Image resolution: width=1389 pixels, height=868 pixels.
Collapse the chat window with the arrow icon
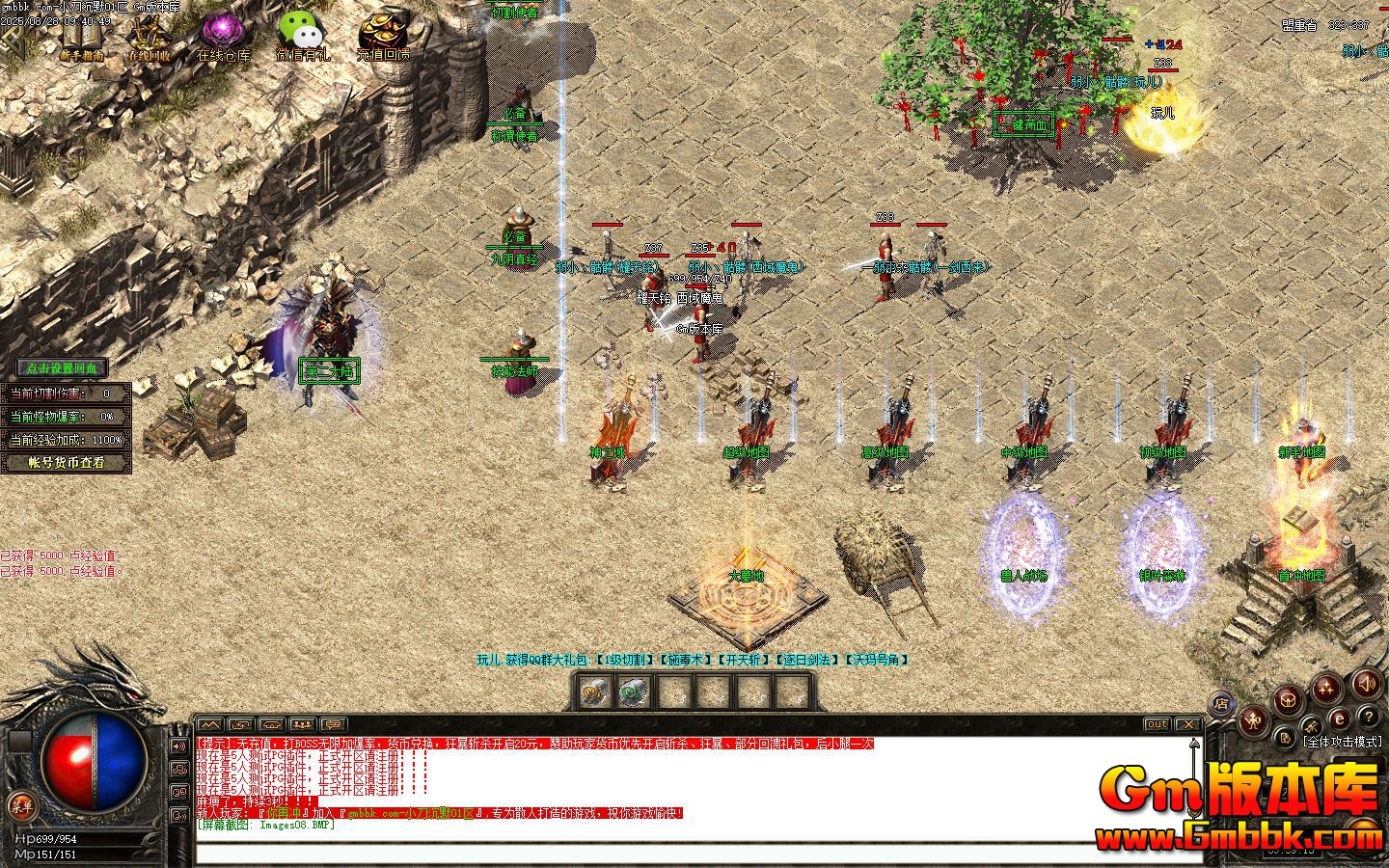pyautogui.click(x=211, y=724)
